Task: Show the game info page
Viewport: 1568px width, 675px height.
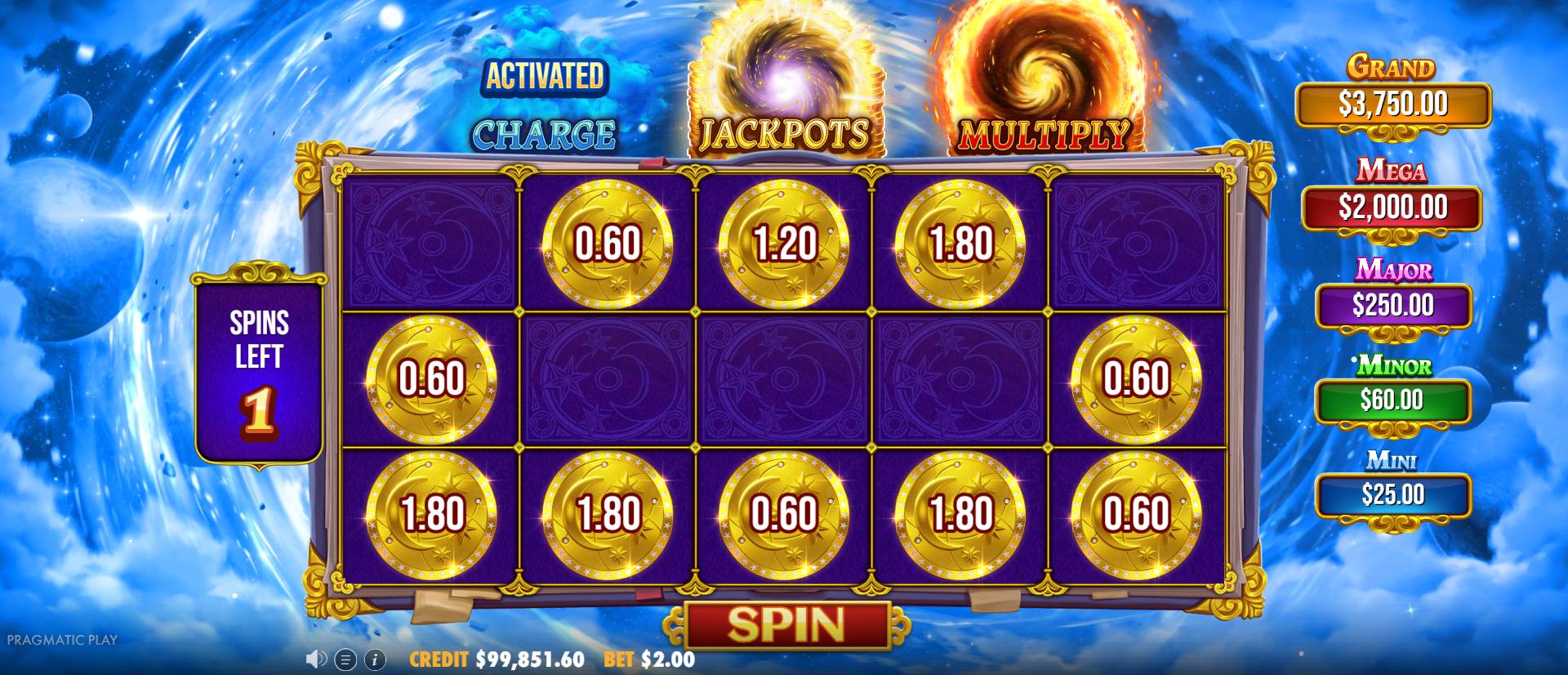Action: point(375,659)
